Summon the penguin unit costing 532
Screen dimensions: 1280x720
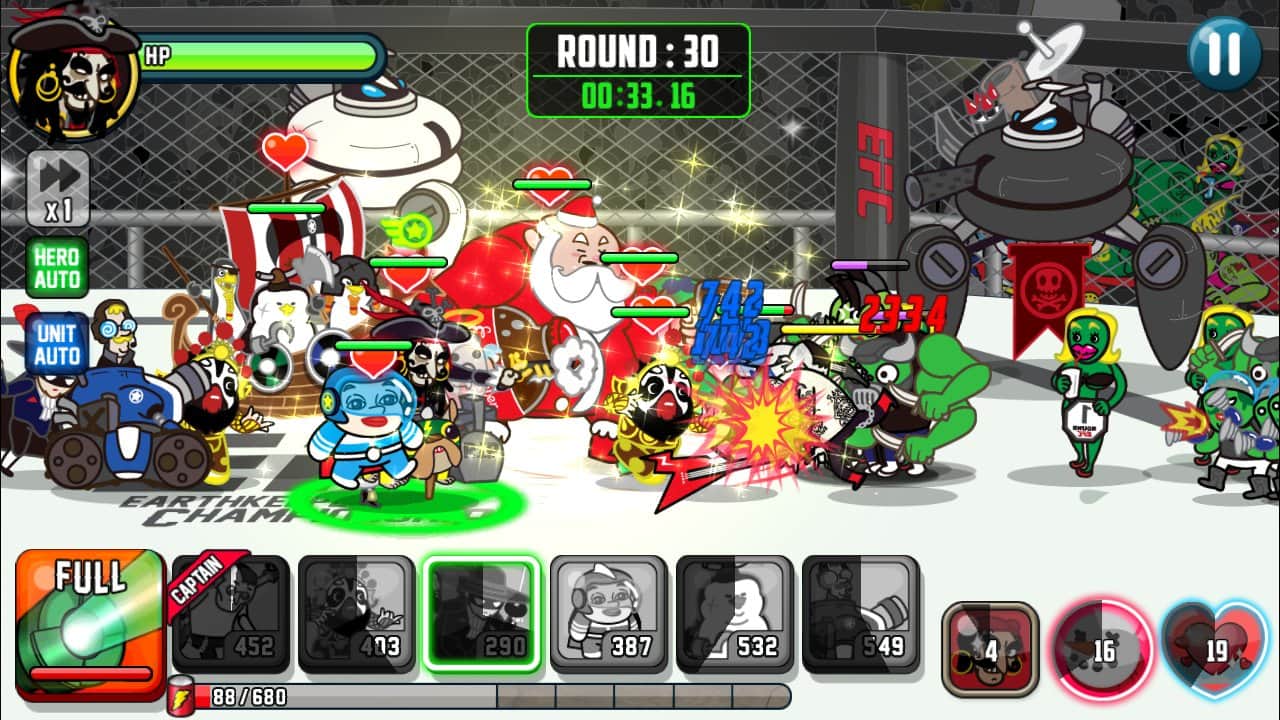[x=734, y=614]
